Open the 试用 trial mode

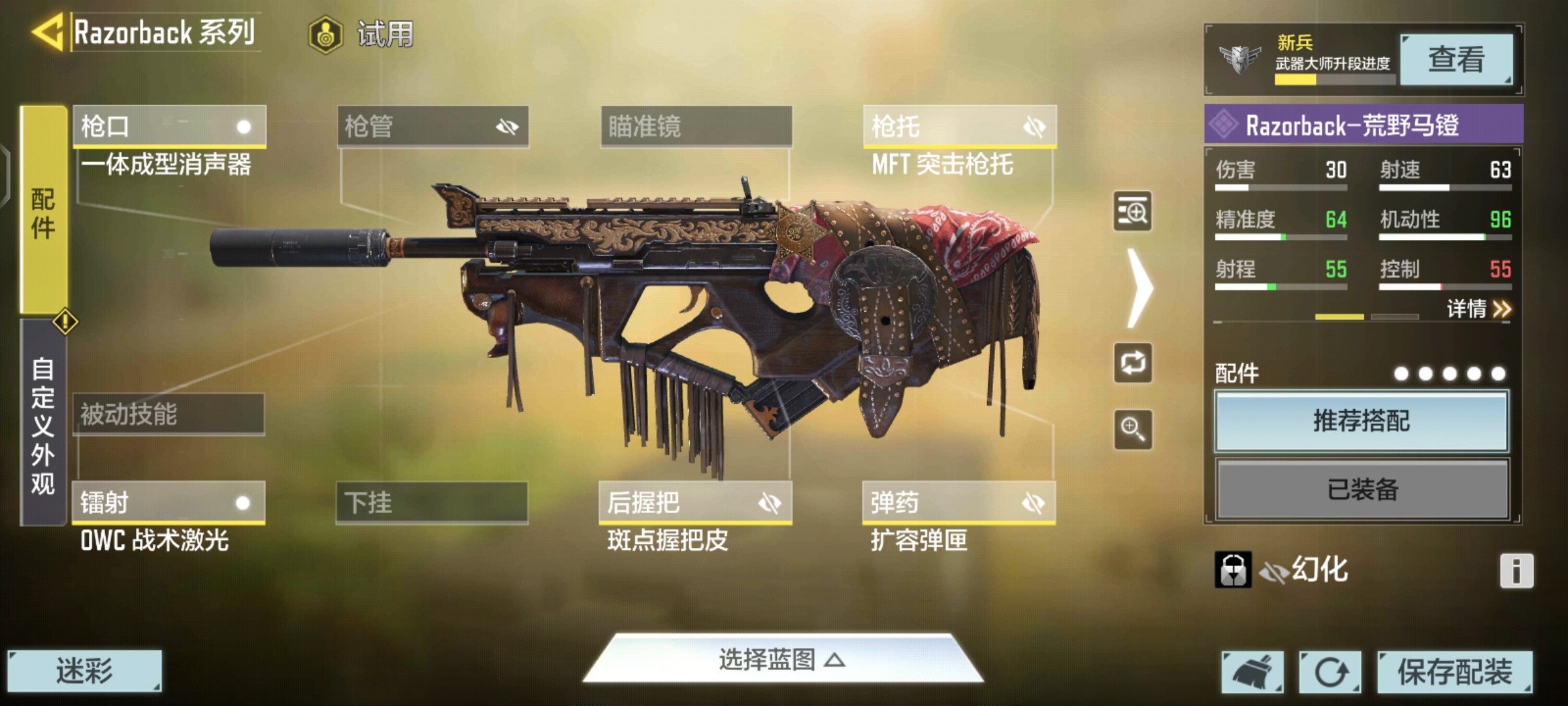tap(363, 34)
